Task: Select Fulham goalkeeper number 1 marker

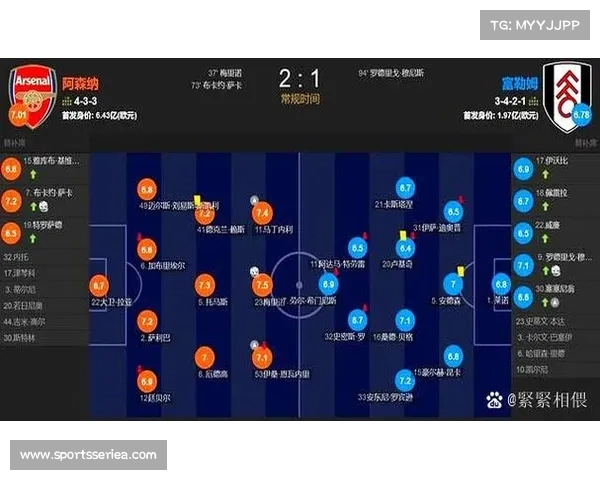Action: 500,284
